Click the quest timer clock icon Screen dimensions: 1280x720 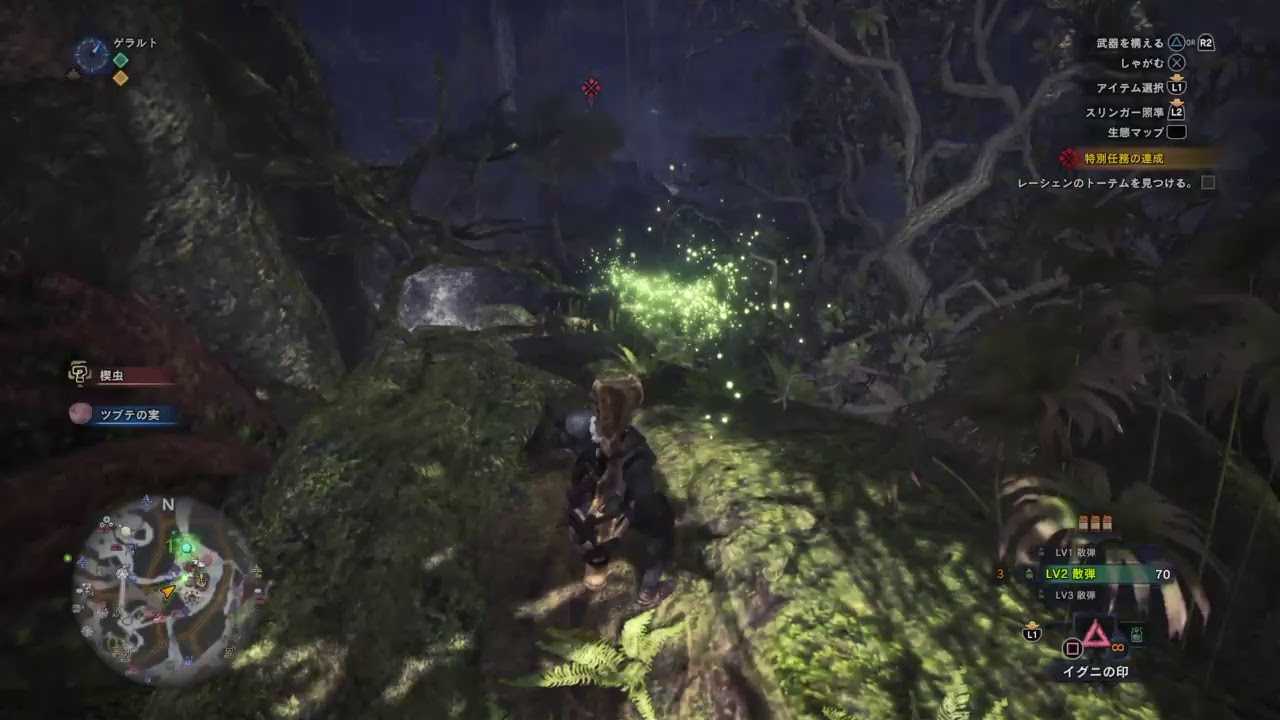pyautogui.click(x=92, y=55)
